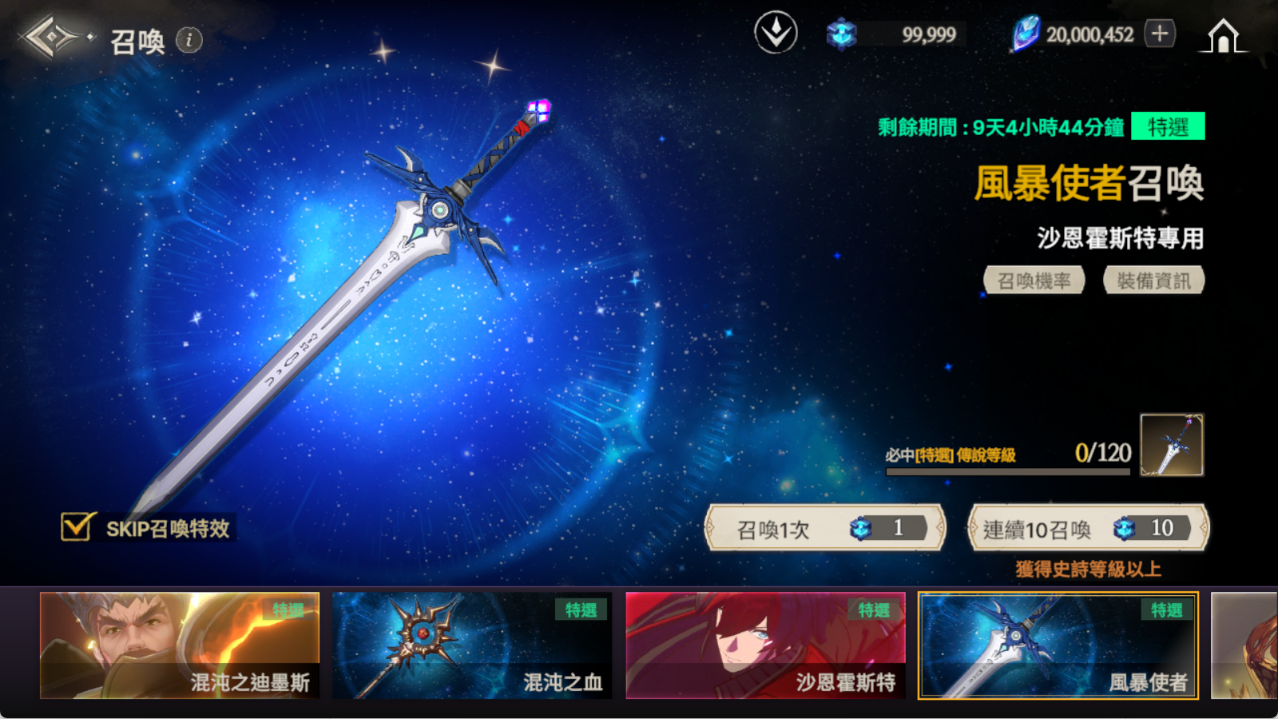Open the partially visible banner at the right edge
The height and width of the screenshot is (719, 1278).
(1244, 645)
